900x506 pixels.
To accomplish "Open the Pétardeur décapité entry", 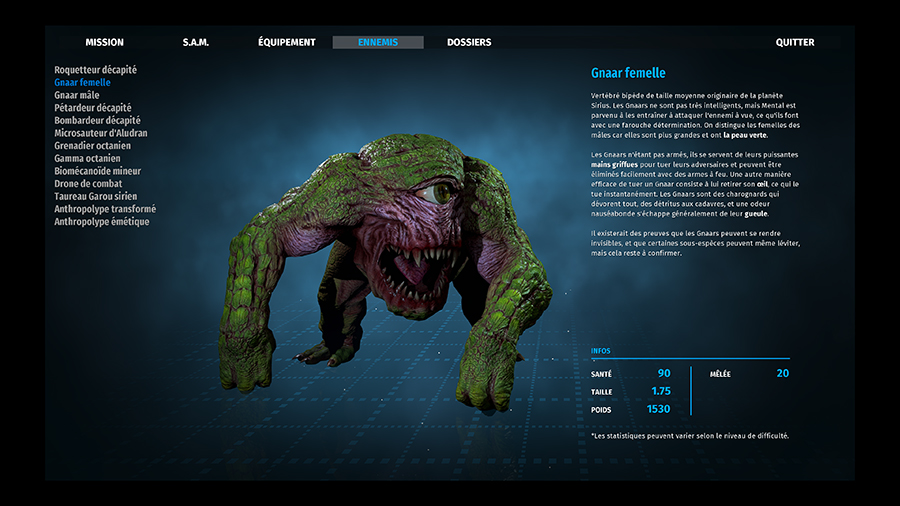I will (x=93, y=108).
